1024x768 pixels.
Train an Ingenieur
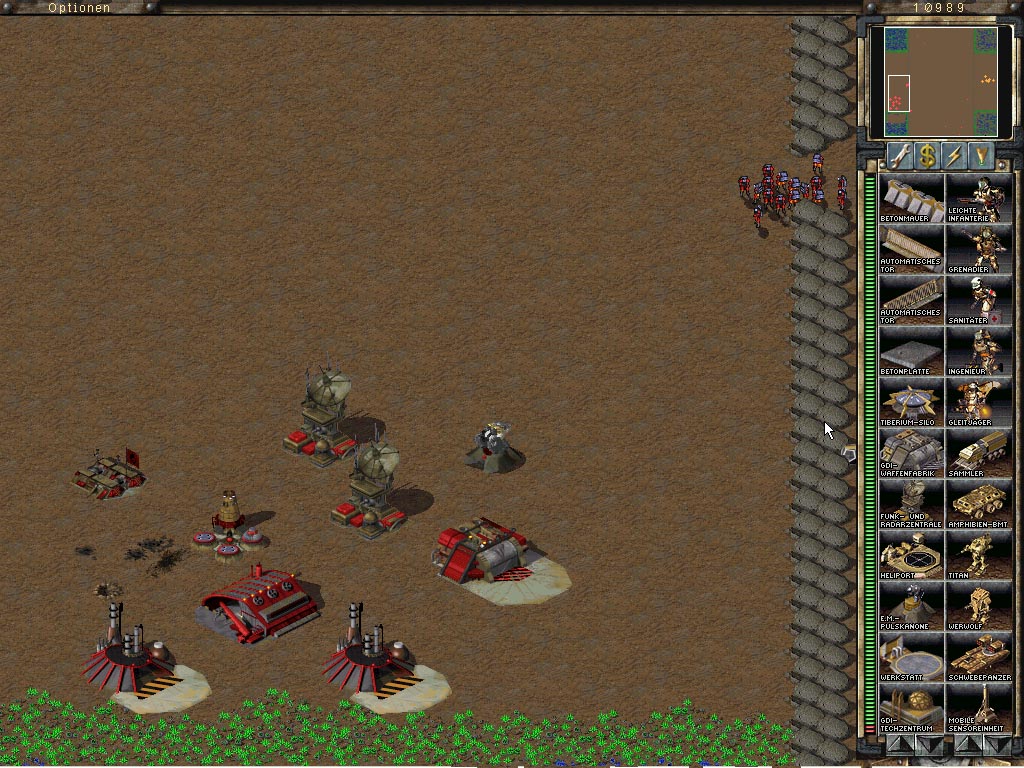pyautogui.click(x=976, y=351)
